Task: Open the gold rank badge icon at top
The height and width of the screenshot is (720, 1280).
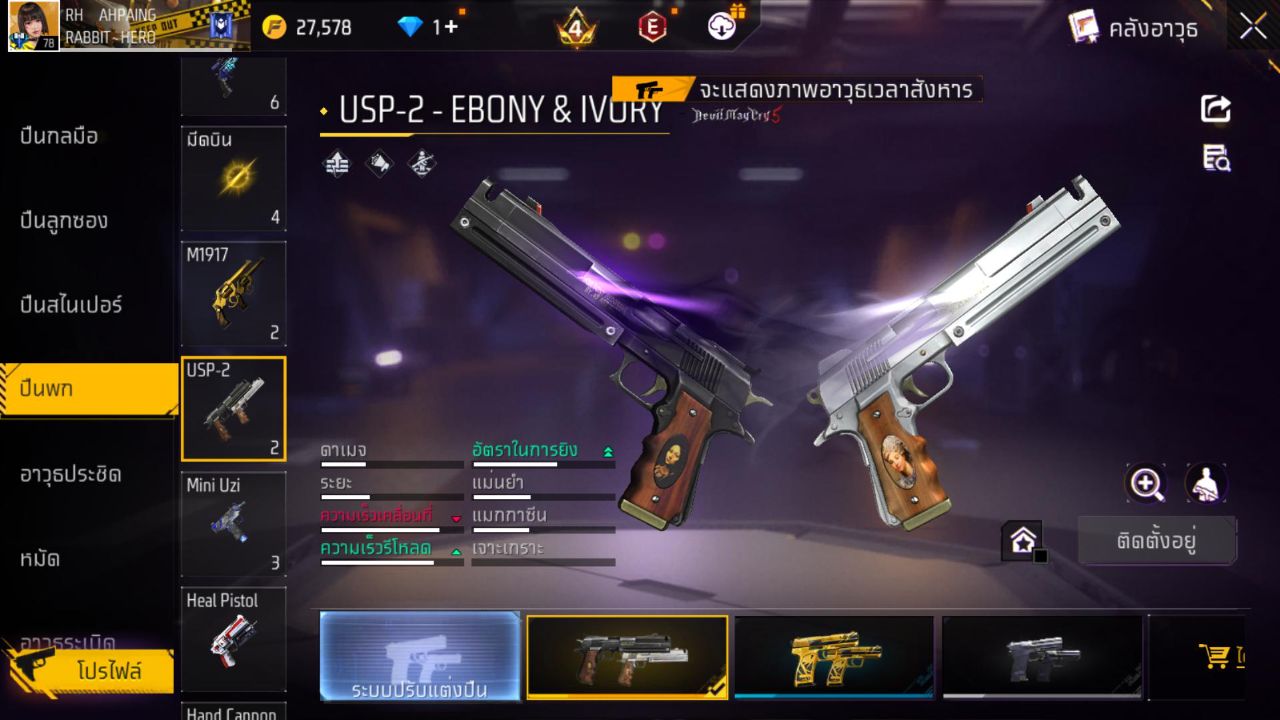Action: coord(575,28)
